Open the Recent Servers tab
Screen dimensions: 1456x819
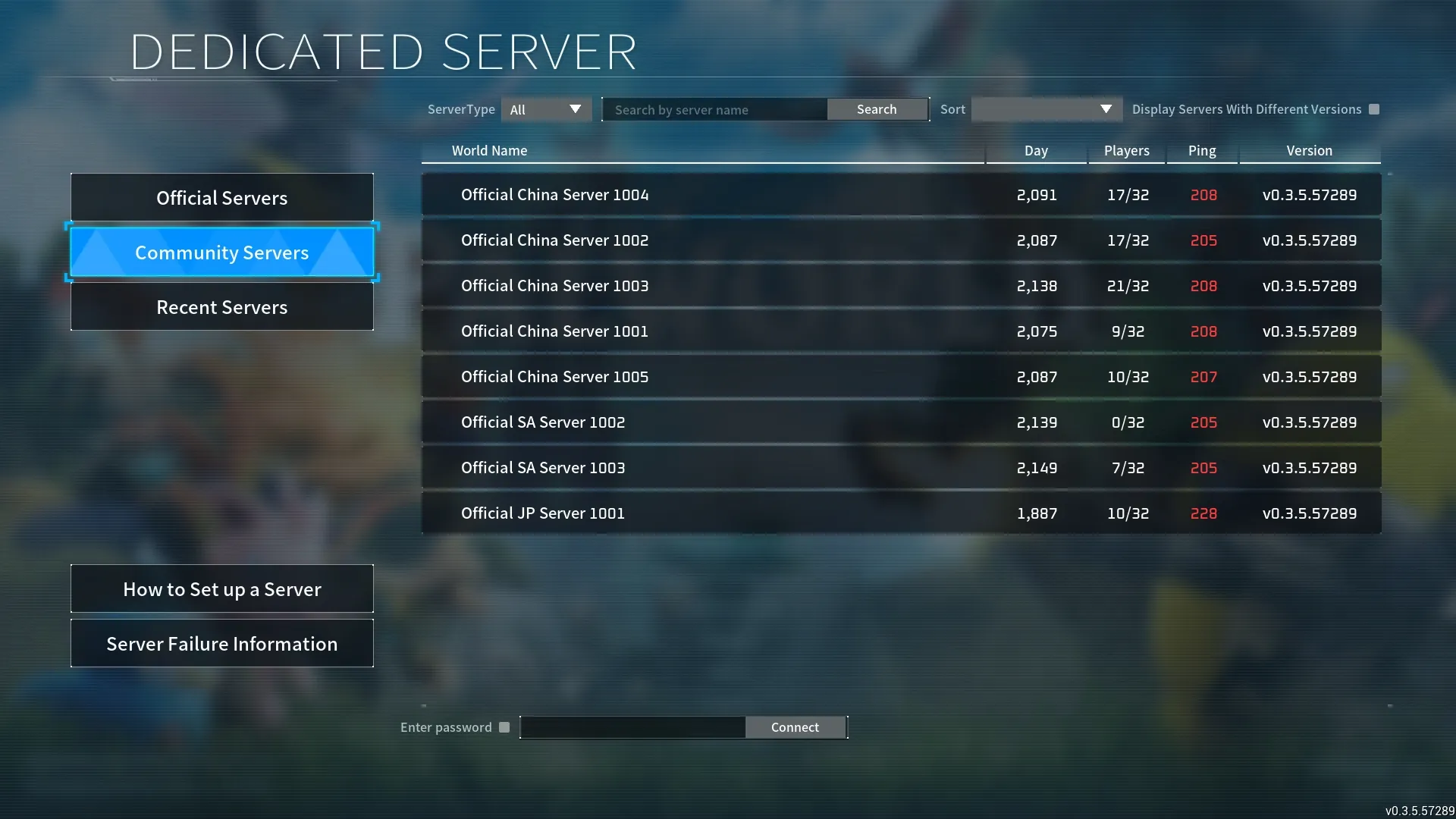tap(221, 306)
